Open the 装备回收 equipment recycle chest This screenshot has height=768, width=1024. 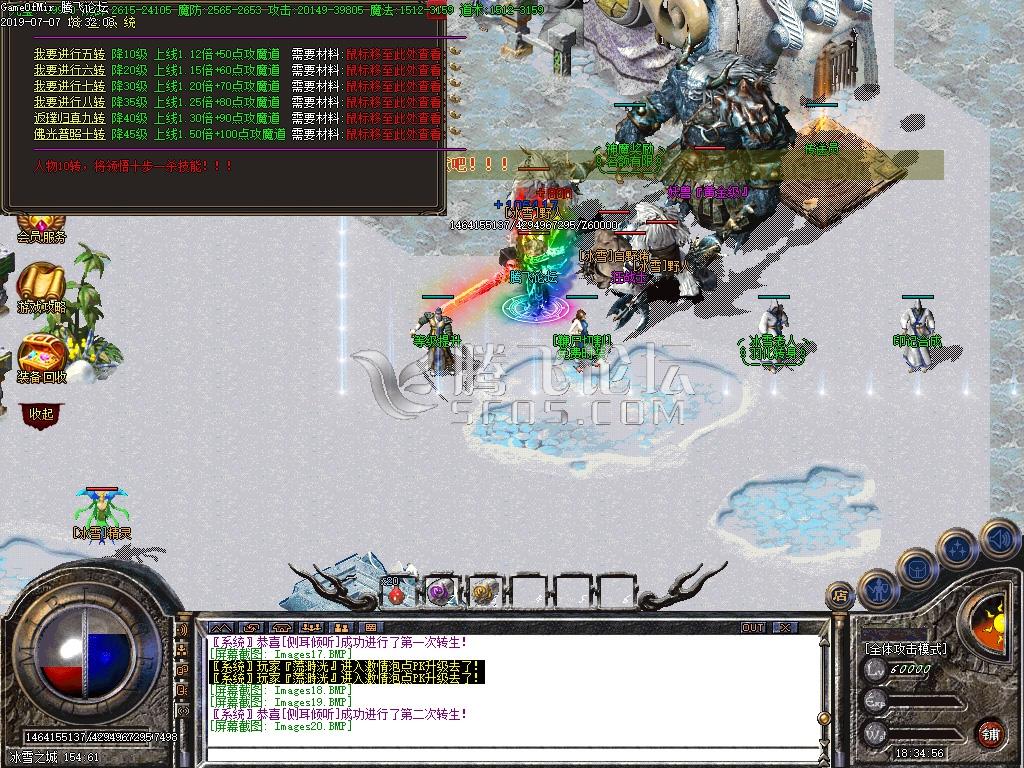point(42,358)
